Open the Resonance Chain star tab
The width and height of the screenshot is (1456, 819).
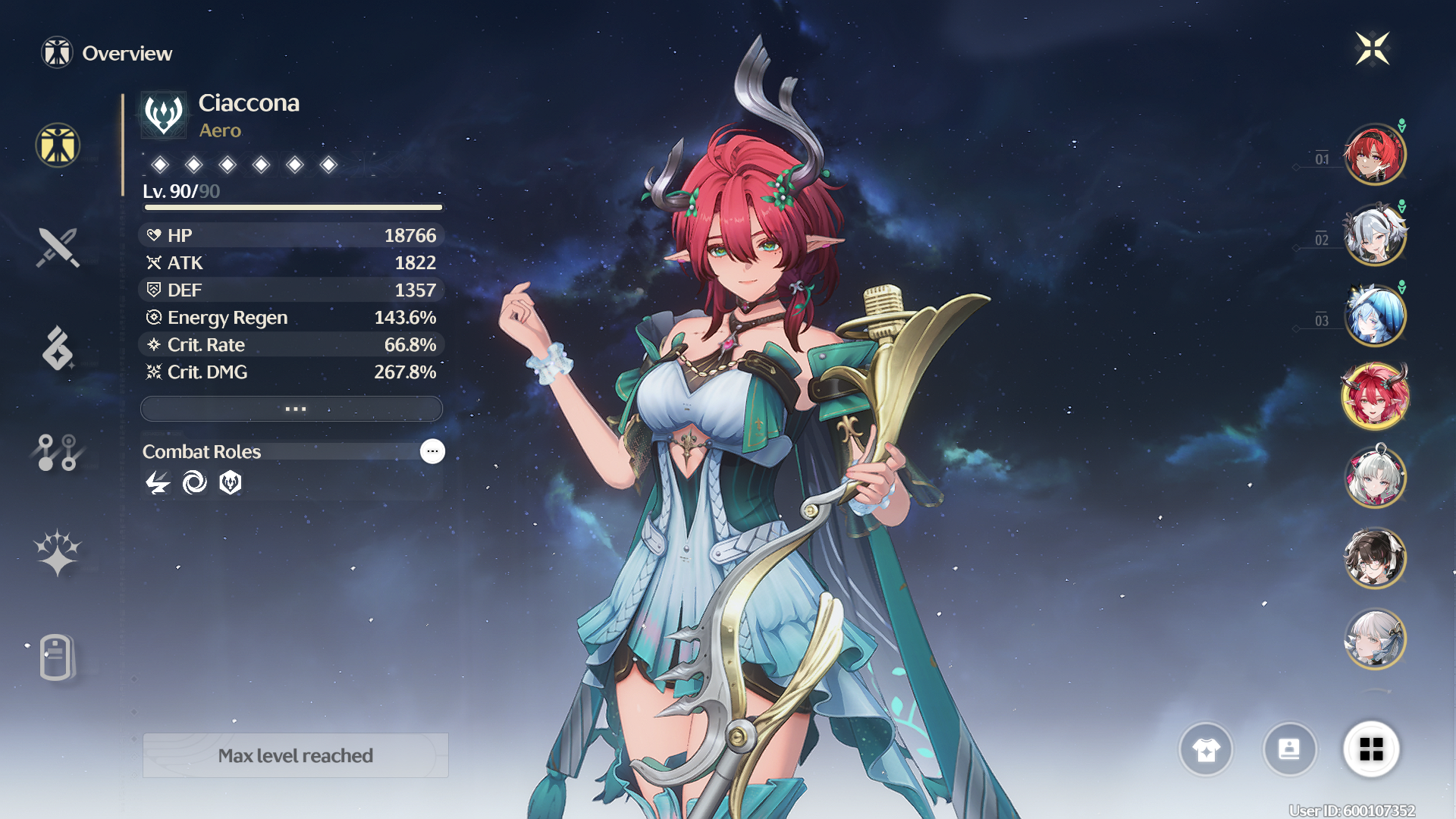point(58,553)
